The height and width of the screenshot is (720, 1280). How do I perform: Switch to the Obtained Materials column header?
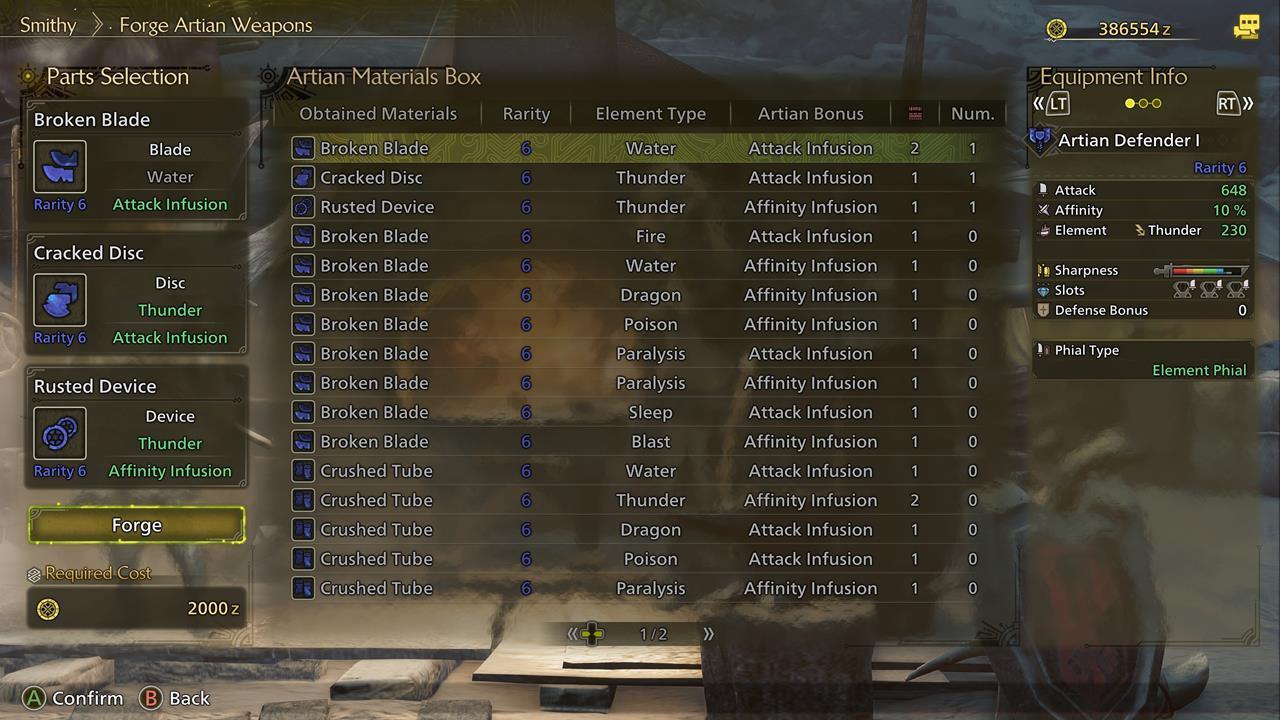(377, 113)
